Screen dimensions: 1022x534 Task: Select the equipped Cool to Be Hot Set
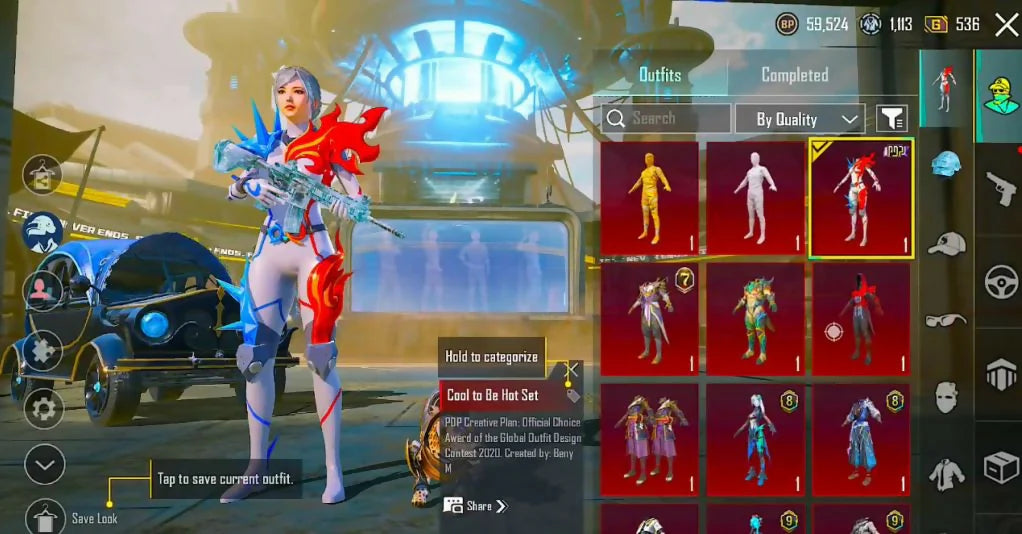(860, 197)
